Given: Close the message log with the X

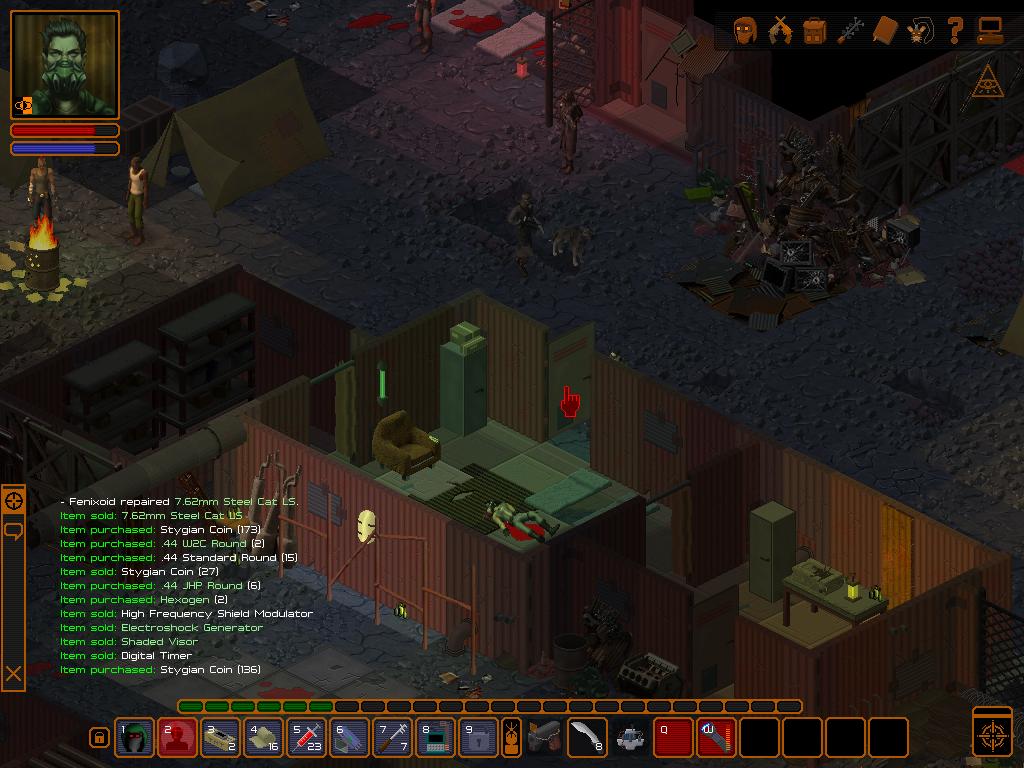Looking at the screenshot, I should pyautogui.click(x=14, y=675).
